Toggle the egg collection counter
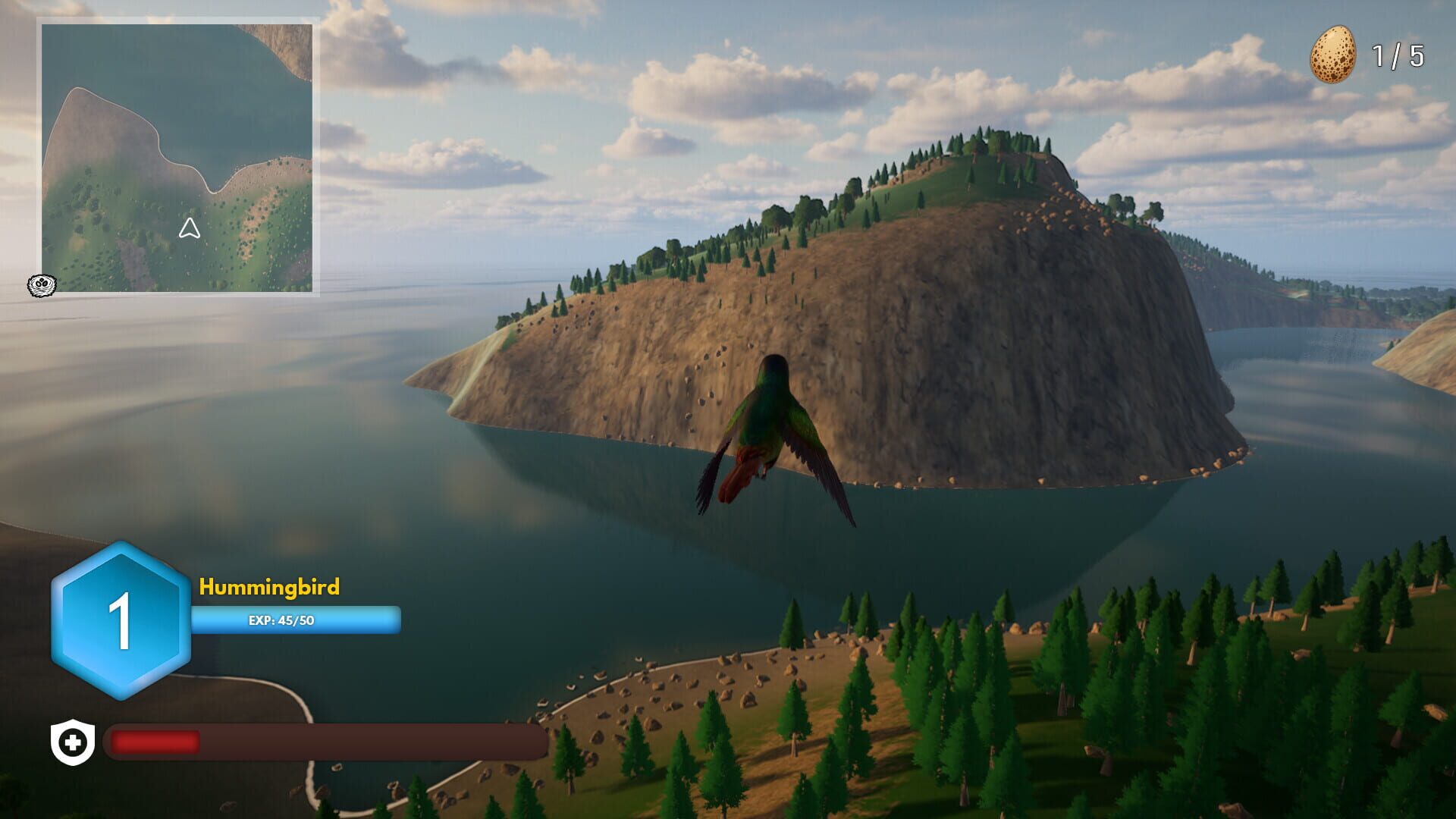The width and height of the screenshot is (1456, 819). [1365, 53]
